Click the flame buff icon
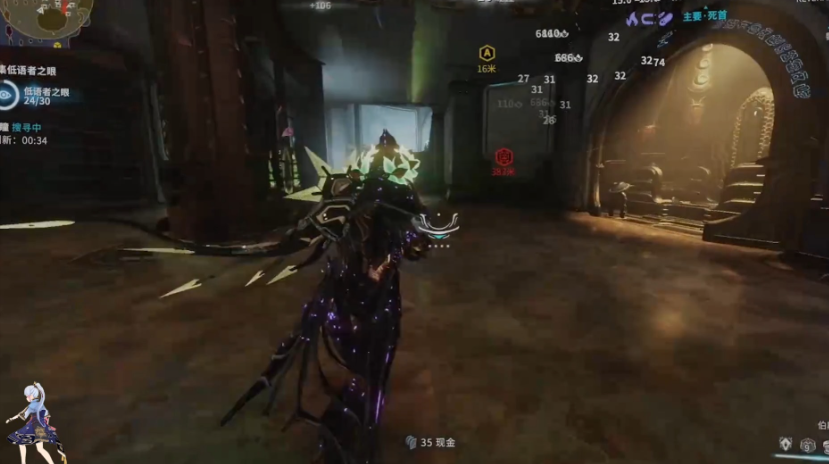 click(x=632, y=18)
